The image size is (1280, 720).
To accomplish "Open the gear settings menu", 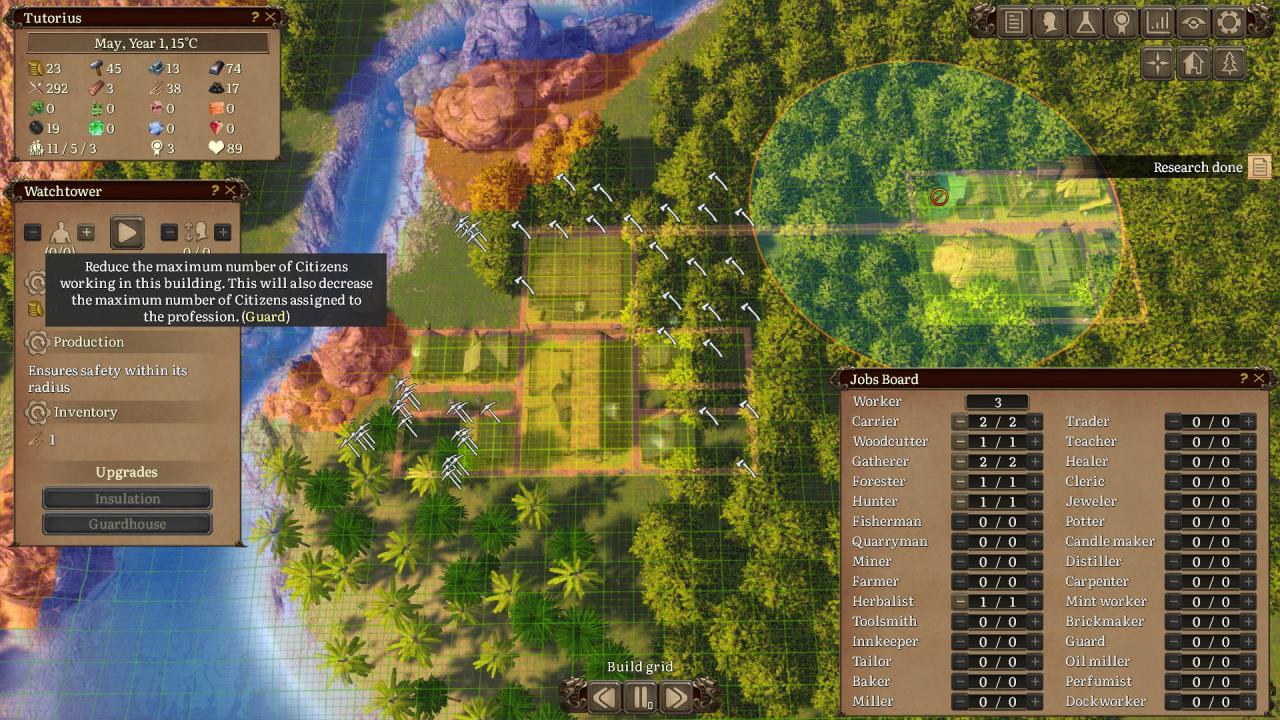I will [x=1229, y=23].
